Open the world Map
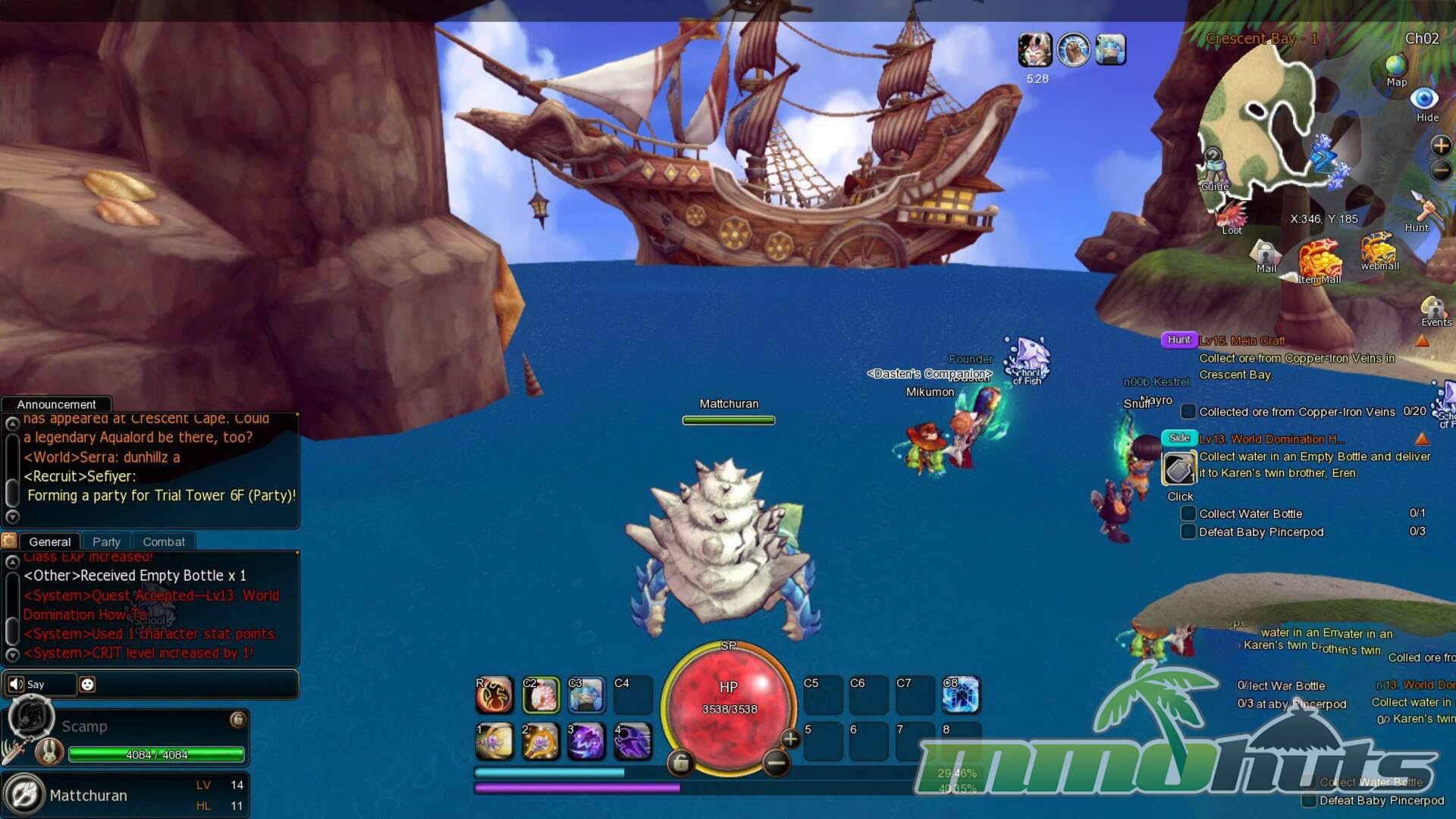 click(1396, 68)
